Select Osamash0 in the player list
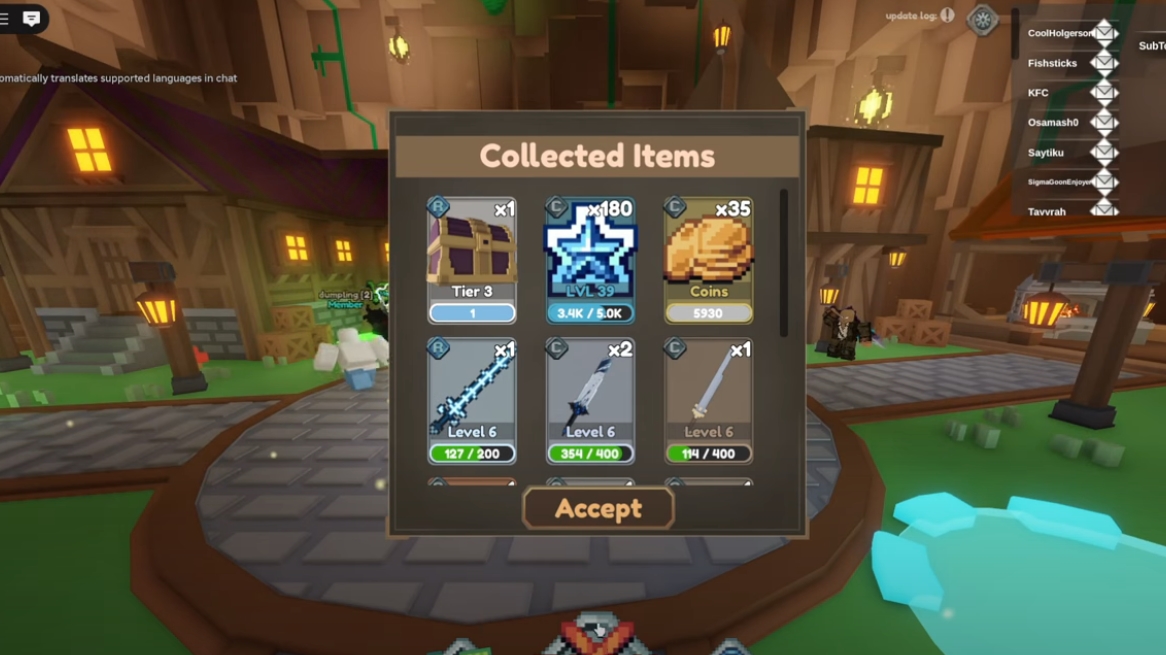This screenshot has height=655, width=1166. [1053, 122]
